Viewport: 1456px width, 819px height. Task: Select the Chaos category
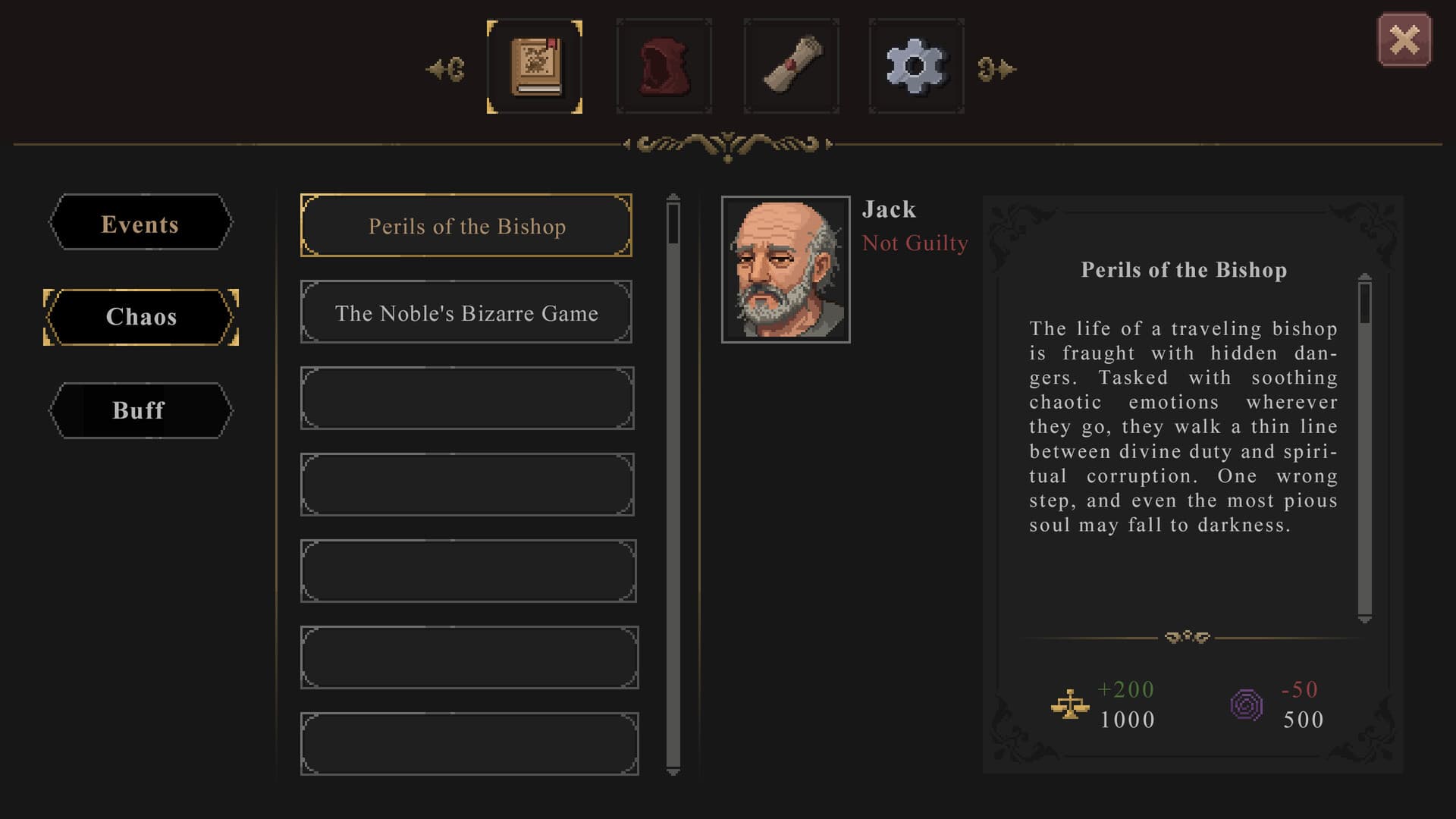coord(140,317)
